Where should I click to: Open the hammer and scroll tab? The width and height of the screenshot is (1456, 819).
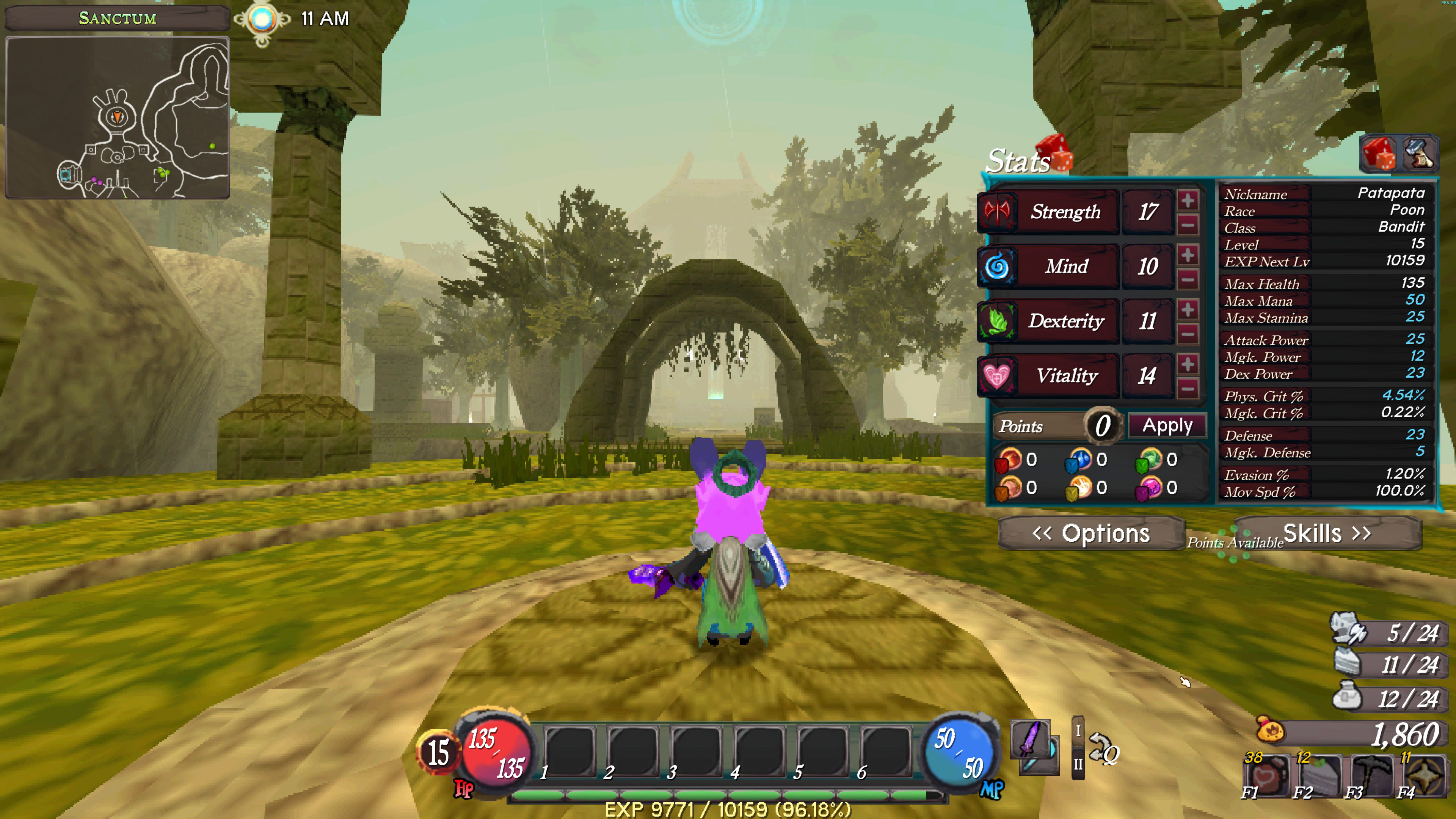(1418, 154)
